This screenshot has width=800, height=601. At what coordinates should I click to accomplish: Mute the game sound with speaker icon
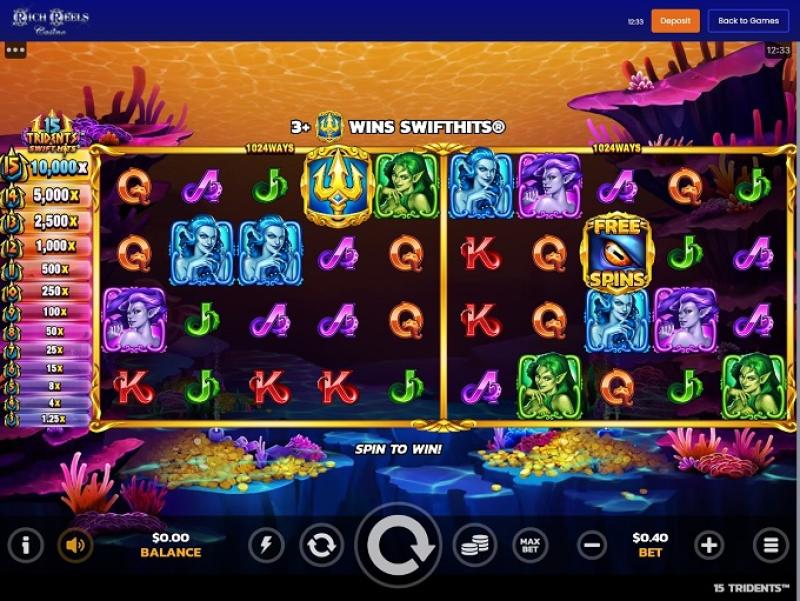point(75,545)
